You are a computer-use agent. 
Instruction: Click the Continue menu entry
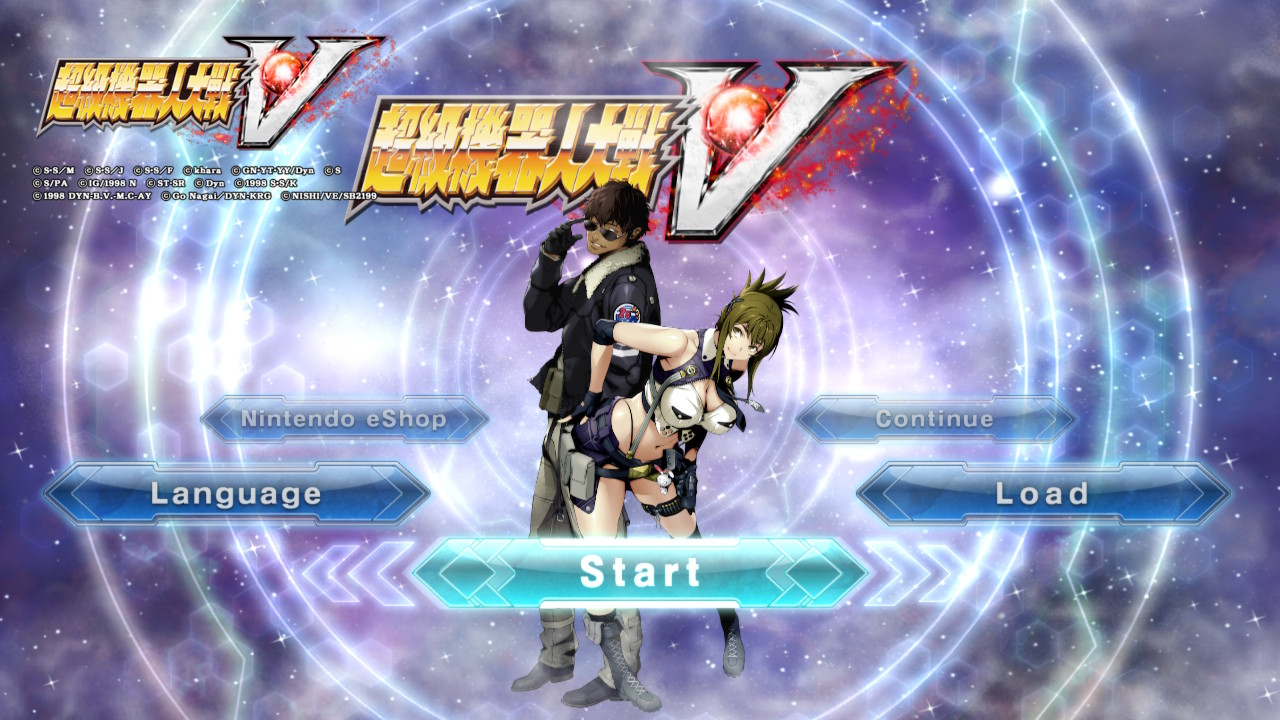point(935,419)
